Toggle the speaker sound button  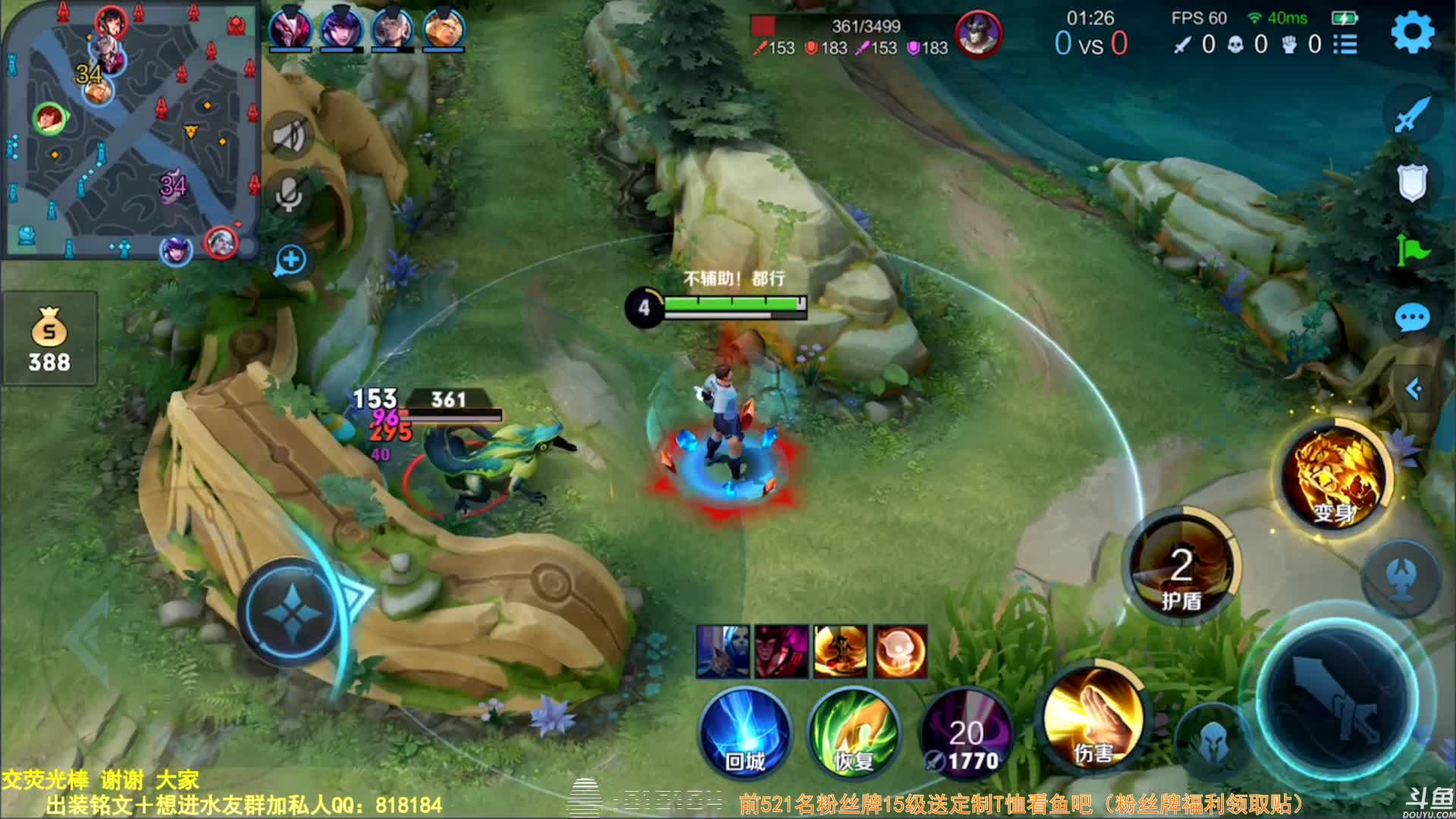(x=289, y=136)
